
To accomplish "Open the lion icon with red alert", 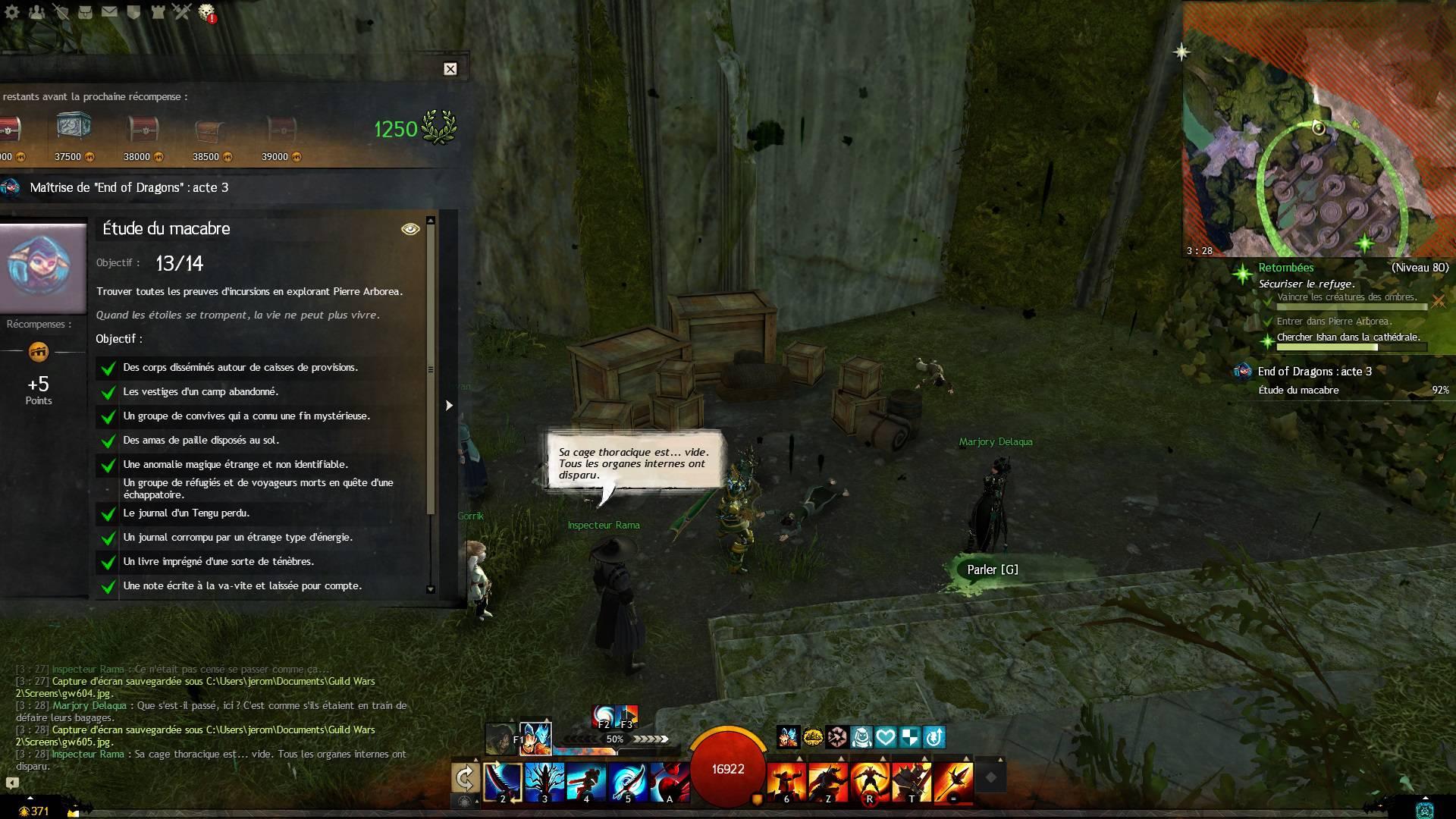I will pos(206,11).
